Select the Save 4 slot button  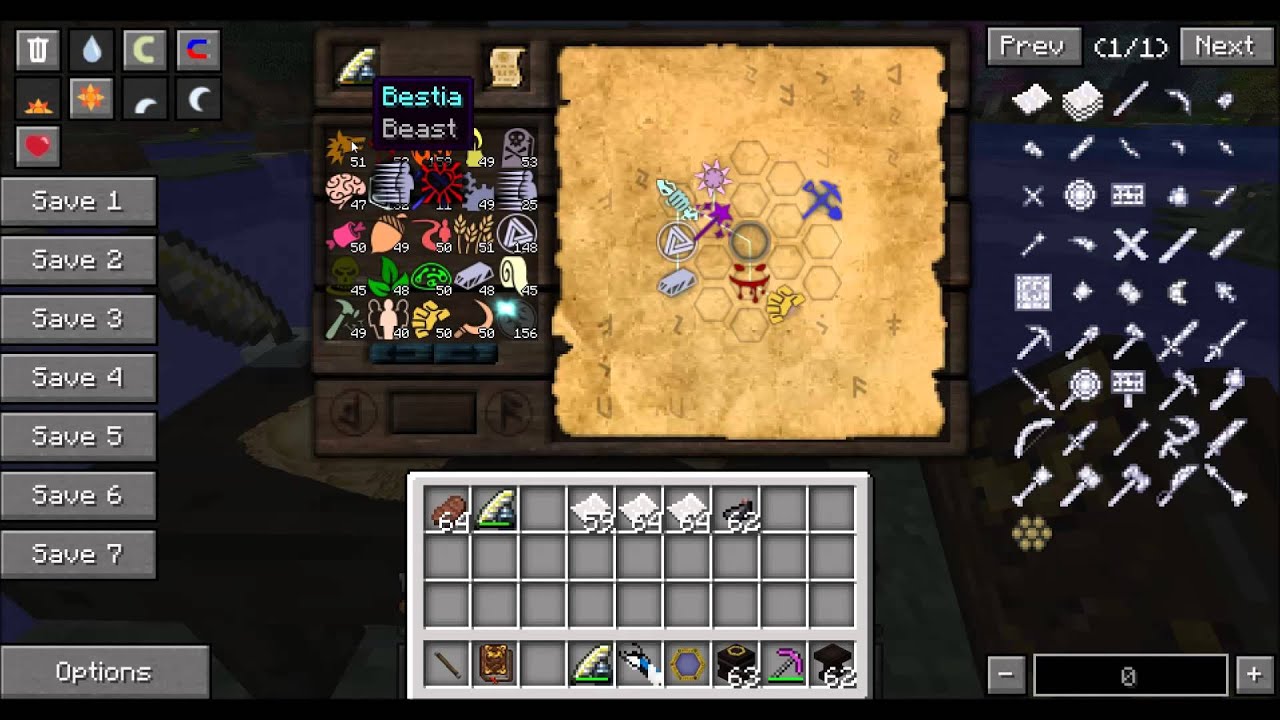[78, 378]
